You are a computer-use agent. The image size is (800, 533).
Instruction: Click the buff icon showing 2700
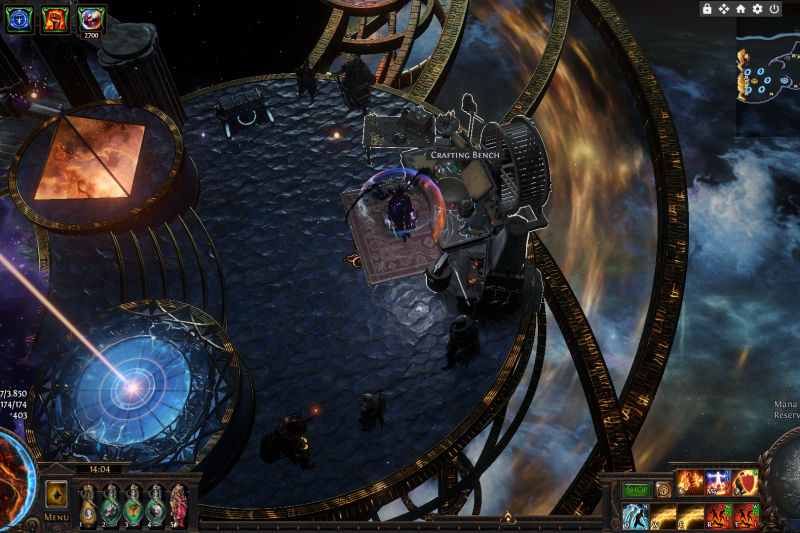coord(92,19)
